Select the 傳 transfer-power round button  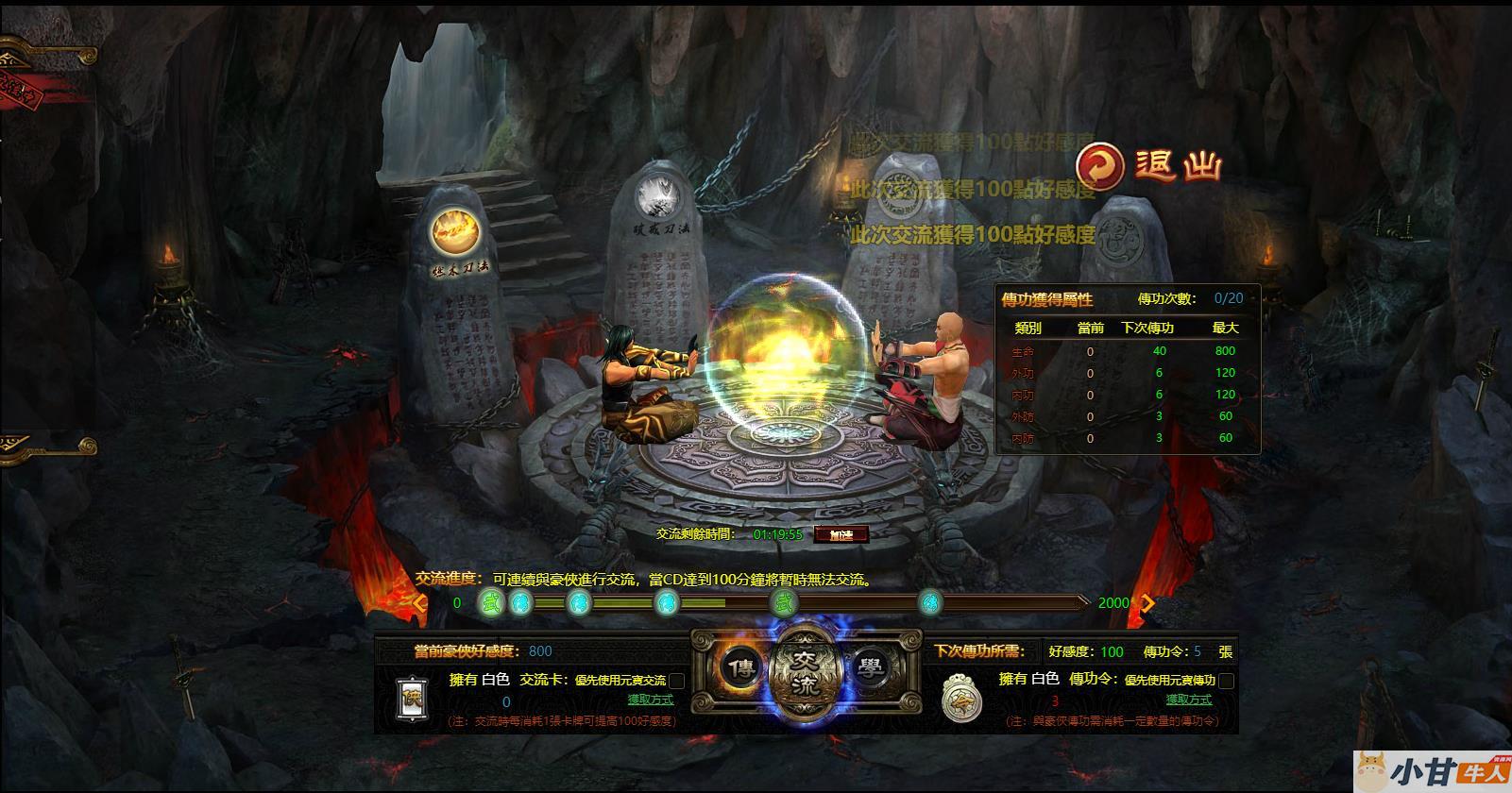click(x=741, y=668)
